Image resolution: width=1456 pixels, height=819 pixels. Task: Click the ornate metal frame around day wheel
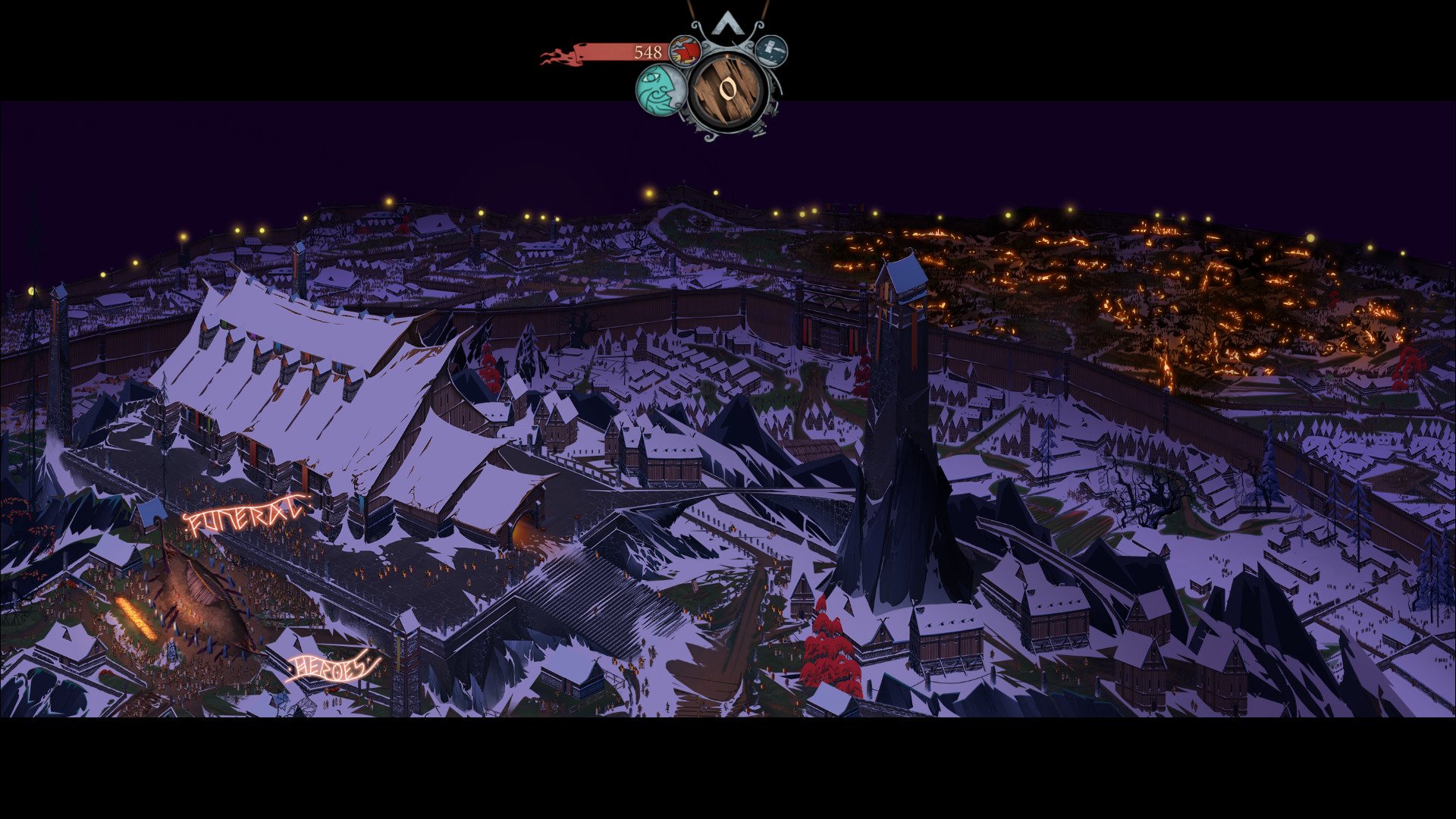709,136
